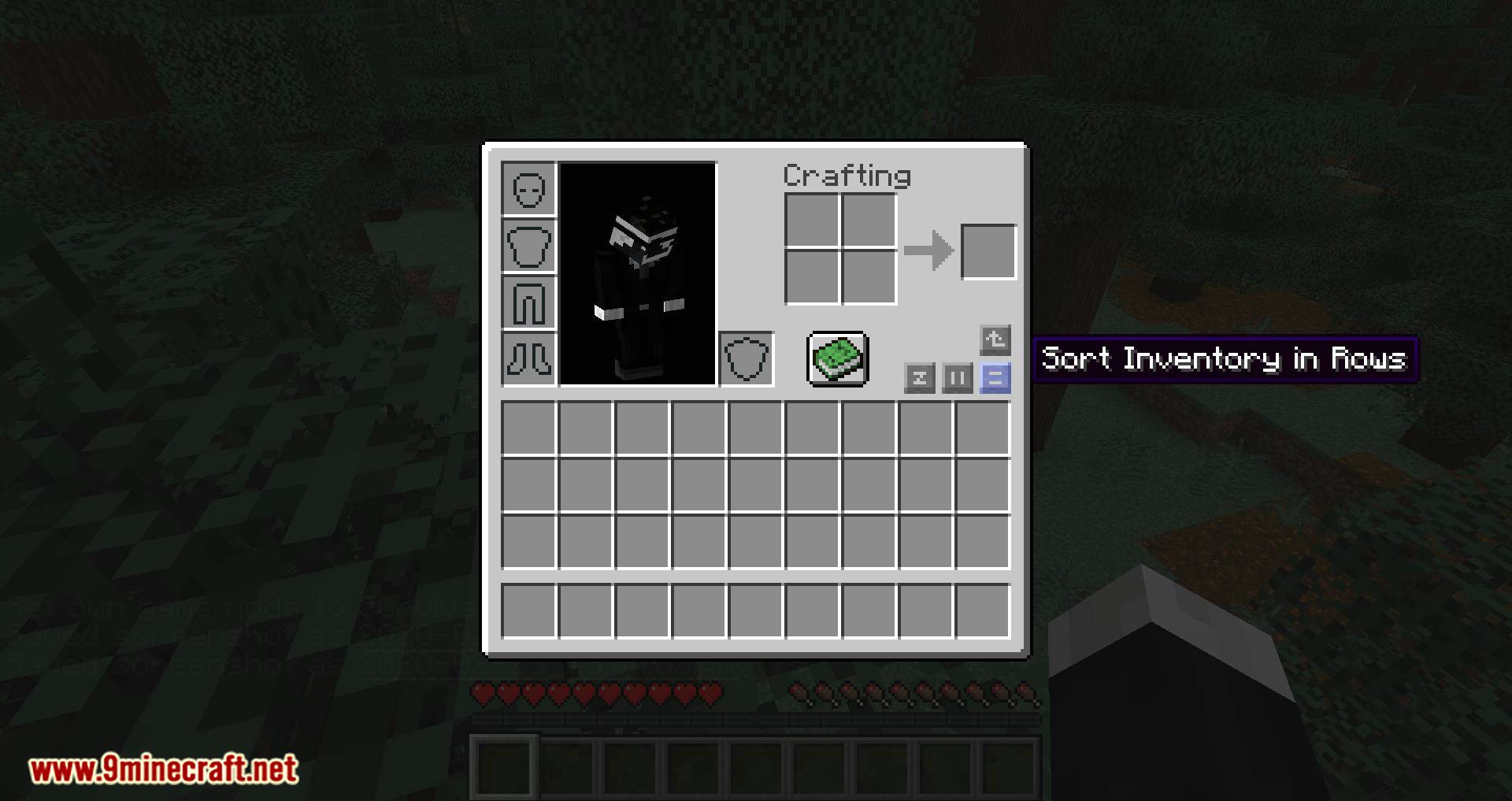Click the off-hand shield slot

pos(745,359)
